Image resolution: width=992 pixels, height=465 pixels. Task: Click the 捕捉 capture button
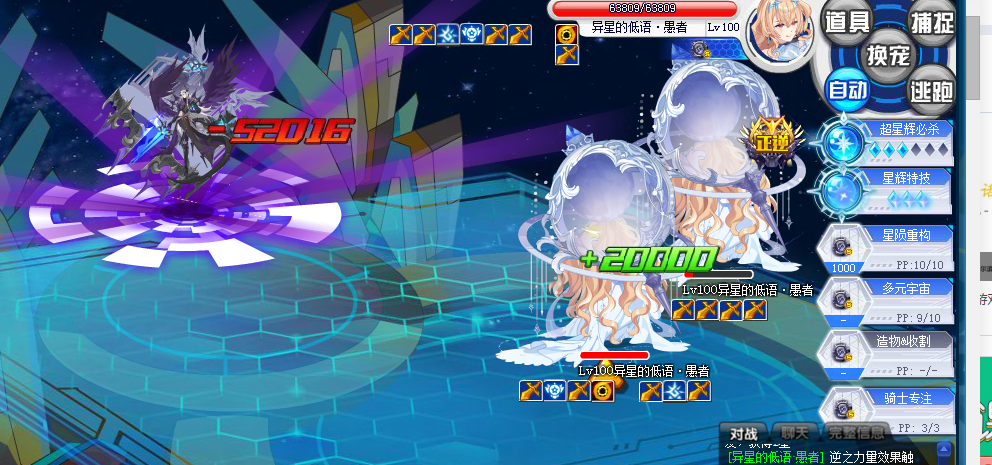[x=931, y=21]
